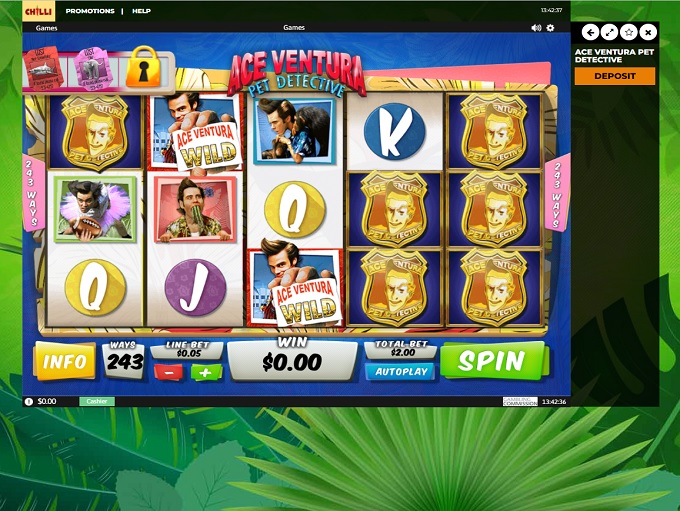Open game settings gear icon
The width and height of the screenshot is (680, 511).
[x=550, y=28]
